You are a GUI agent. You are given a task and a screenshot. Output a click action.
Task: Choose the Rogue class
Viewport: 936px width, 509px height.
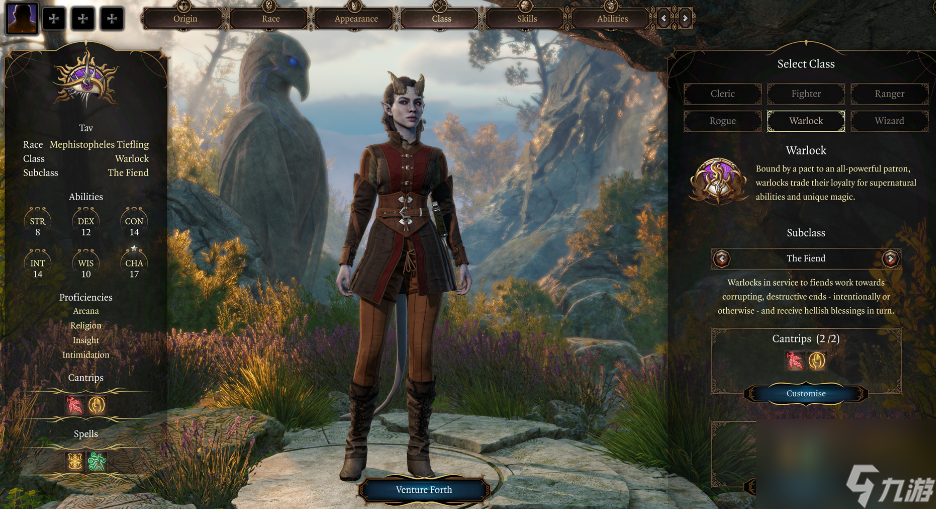[723, 121]
